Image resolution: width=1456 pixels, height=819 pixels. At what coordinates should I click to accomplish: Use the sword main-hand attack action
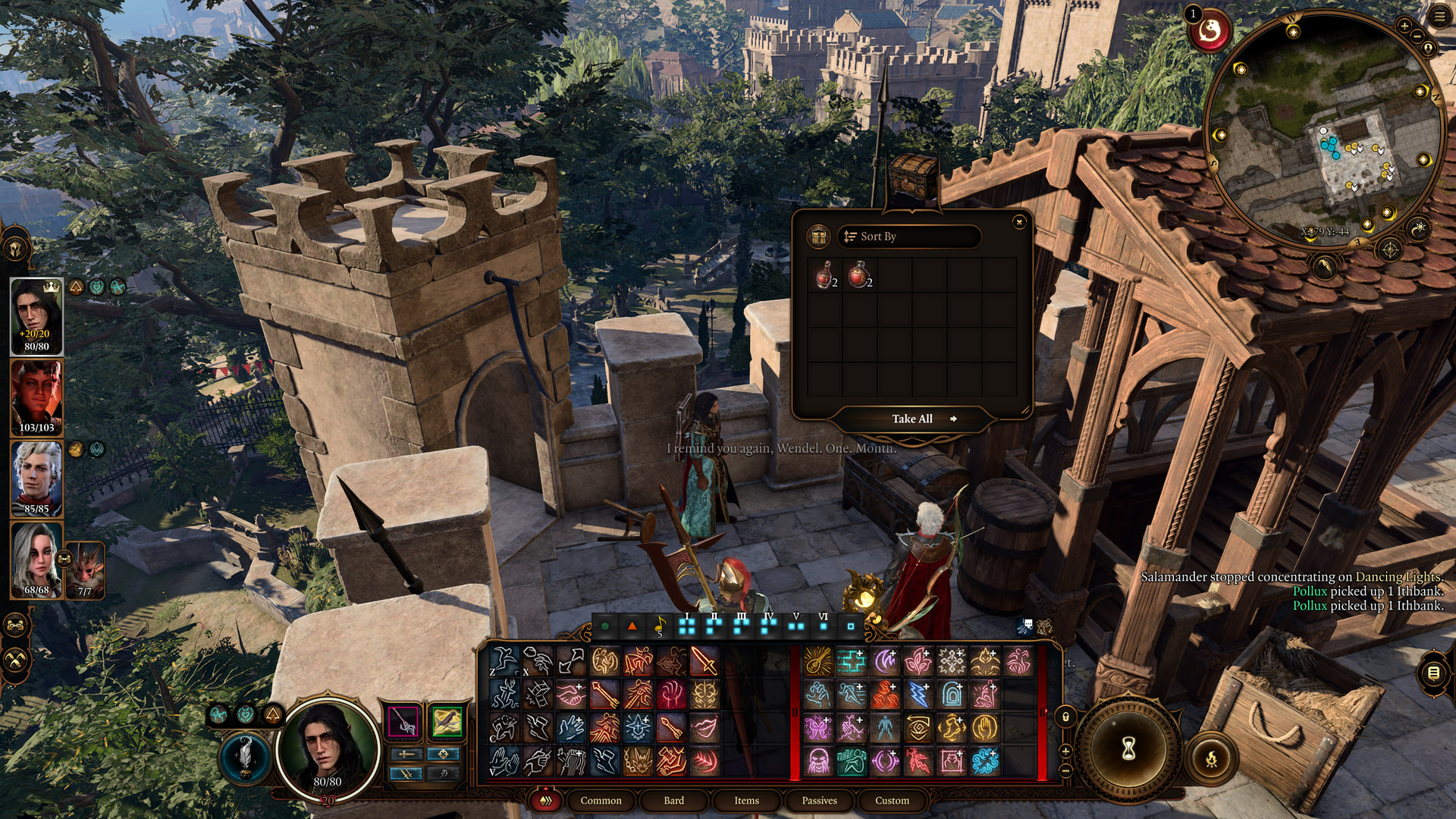[704, 661]
